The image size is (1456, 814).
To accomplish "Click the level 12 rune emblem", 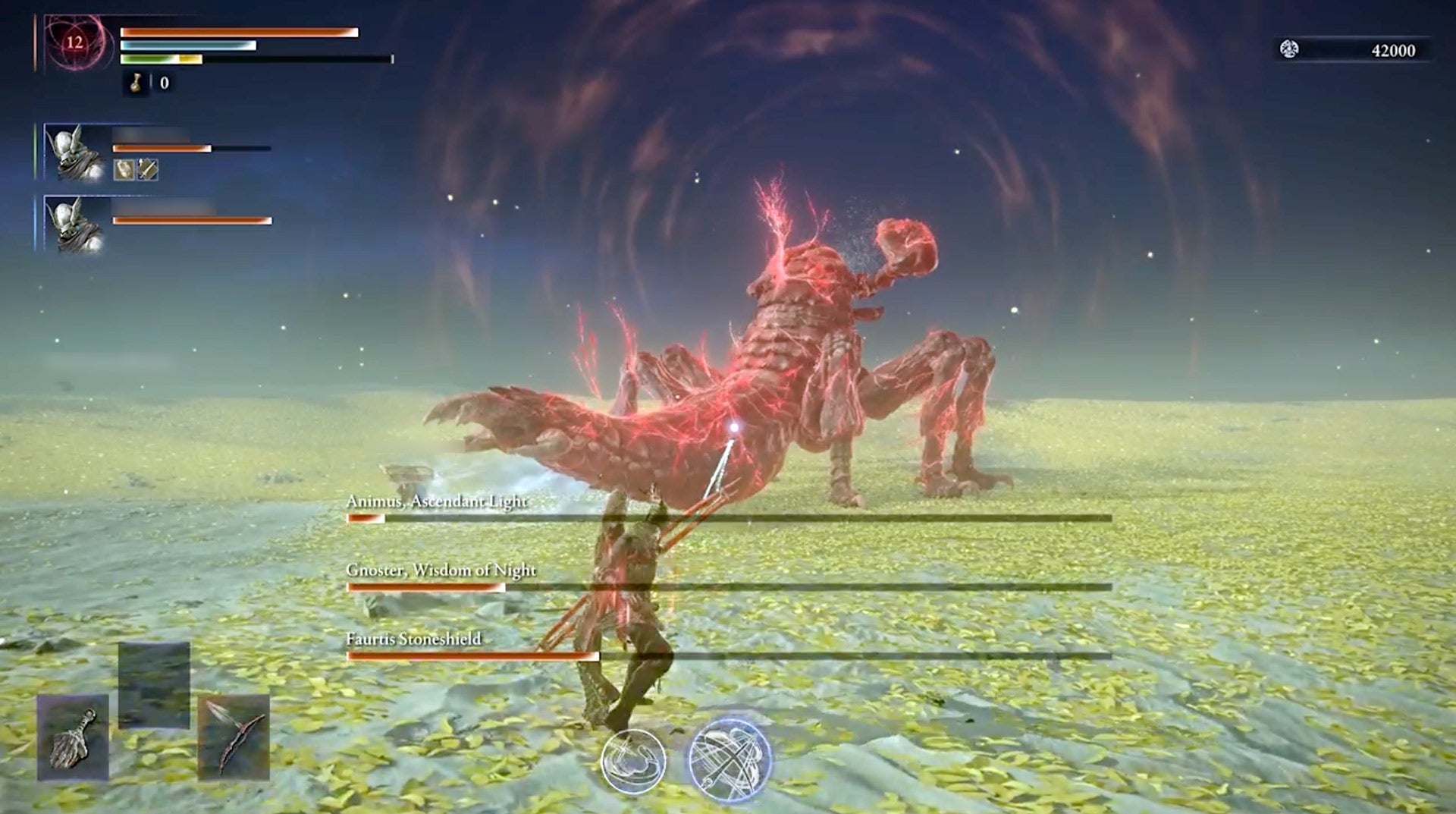I will tap(74, 44).
